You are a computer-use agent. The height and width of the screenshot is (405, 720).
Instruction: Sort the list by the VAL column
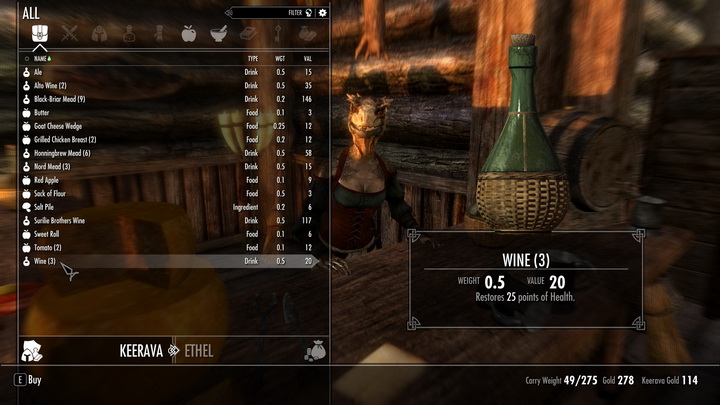tap(308, 59)
